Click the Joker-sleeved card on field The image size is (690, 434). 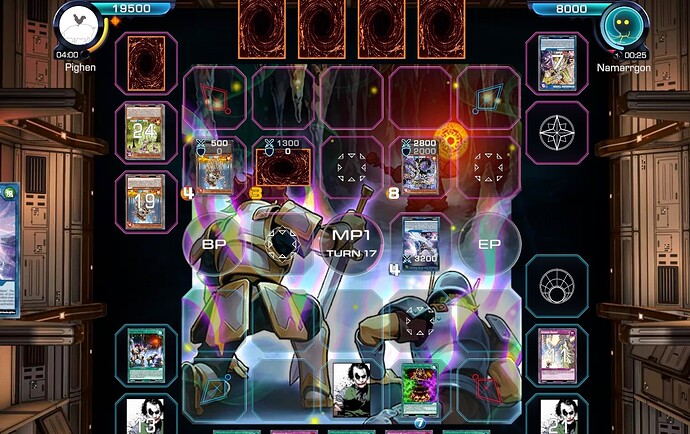(352, 386)
